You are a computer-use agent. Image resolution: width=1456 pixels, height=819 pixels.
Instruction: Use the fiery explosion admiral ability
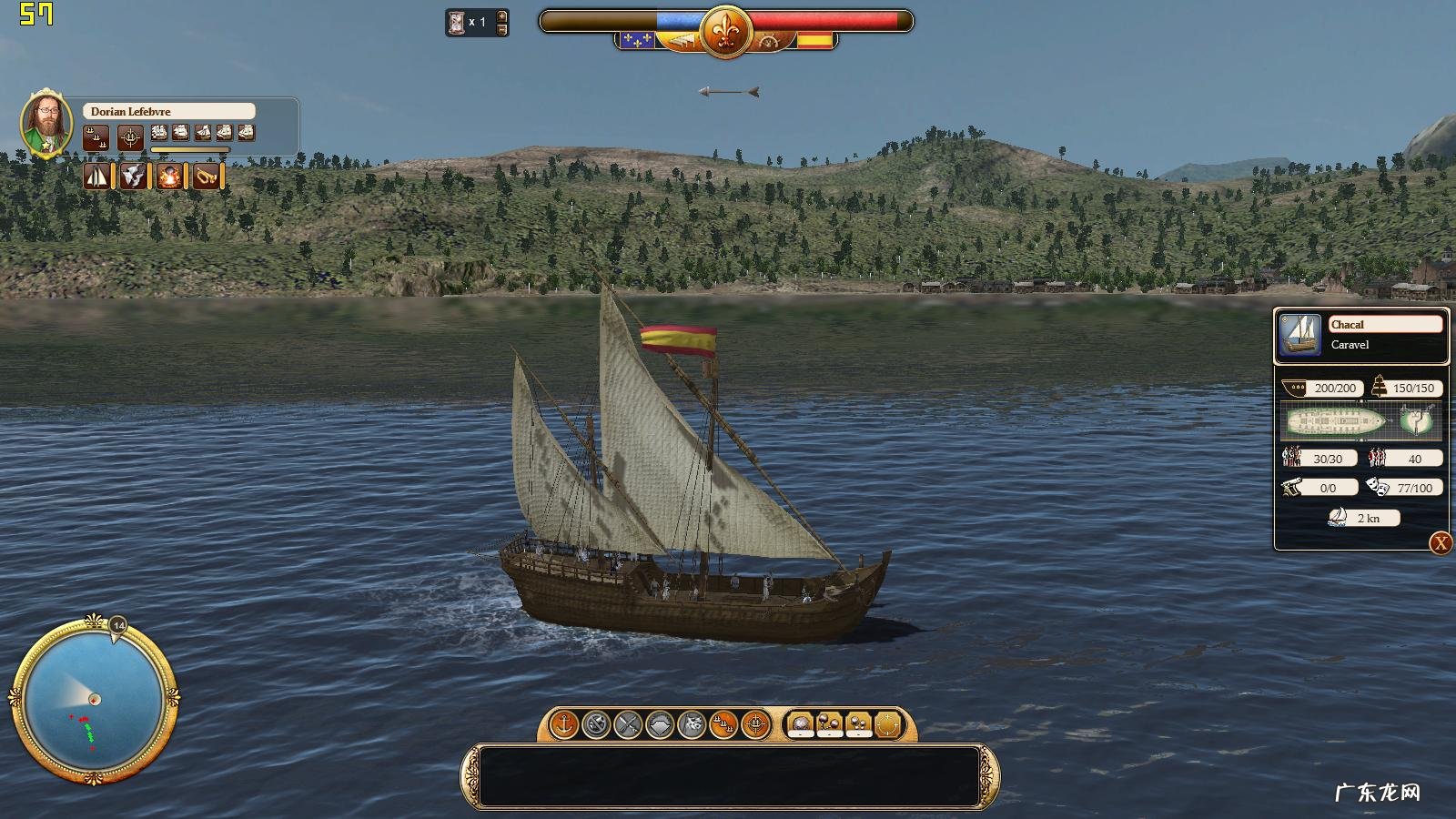tap(168, 176)
